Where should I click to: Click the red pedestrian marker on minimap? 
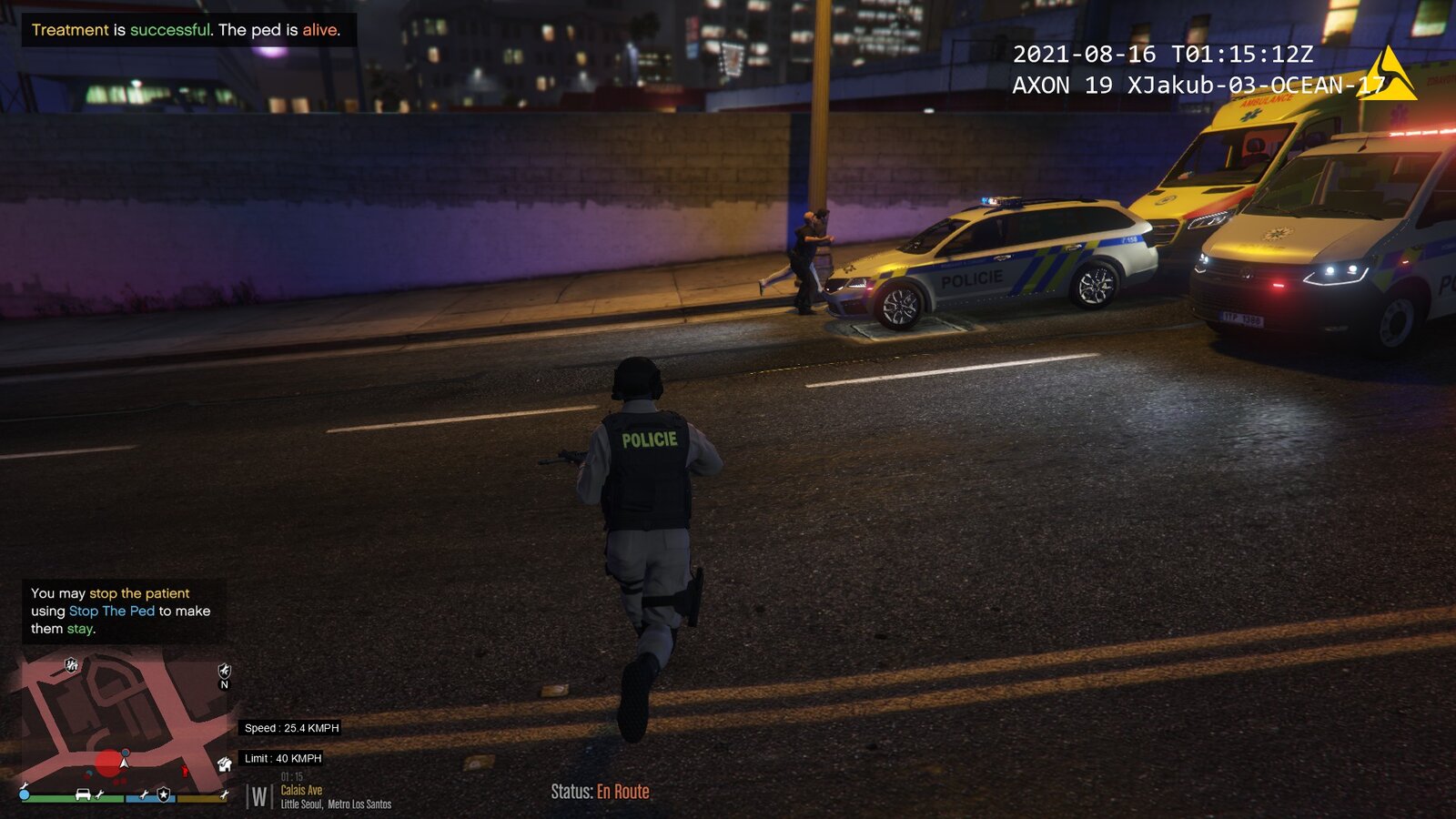[x=186, y=771]
